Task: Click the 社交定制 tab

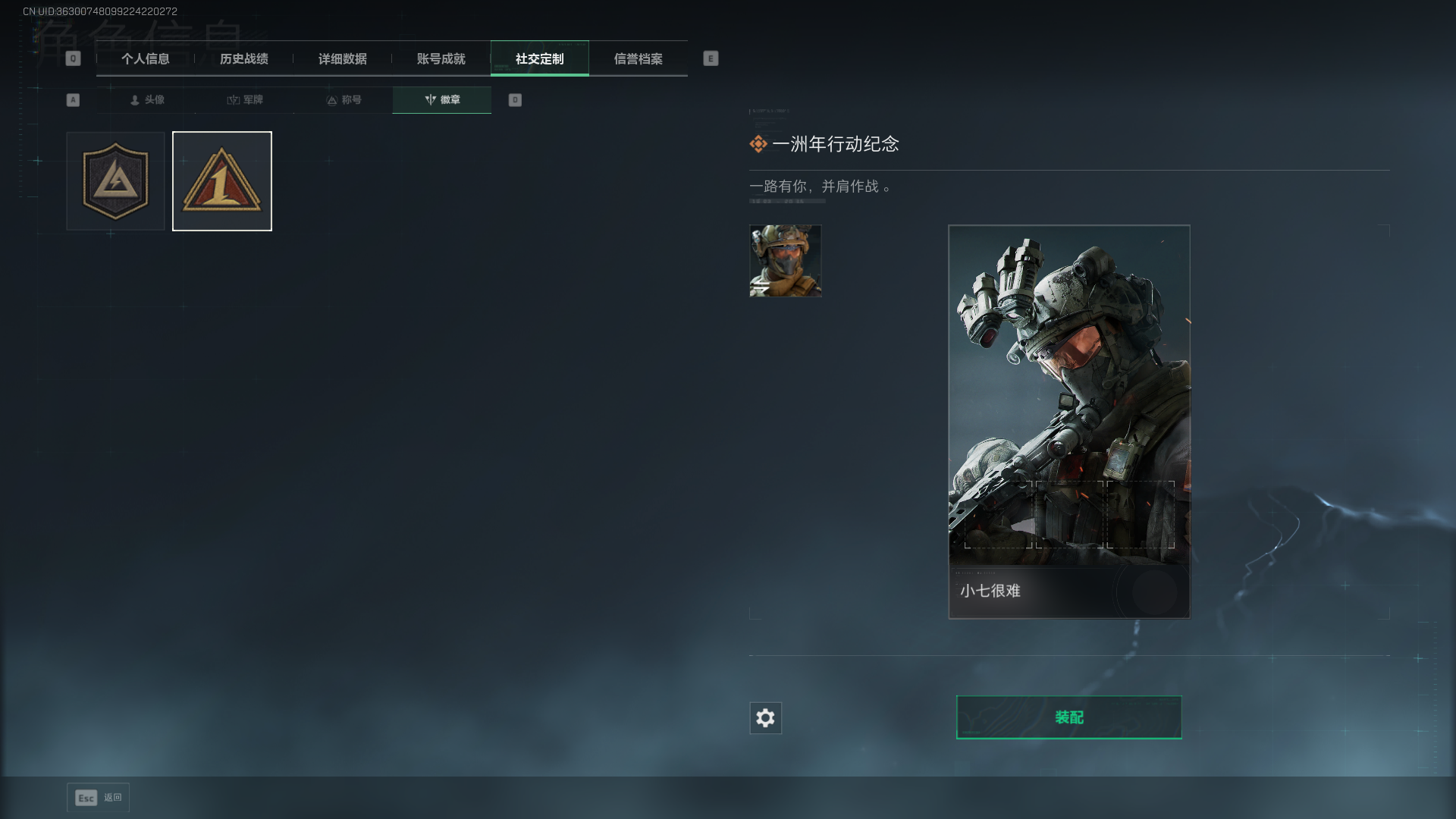Action: point(540,59)
